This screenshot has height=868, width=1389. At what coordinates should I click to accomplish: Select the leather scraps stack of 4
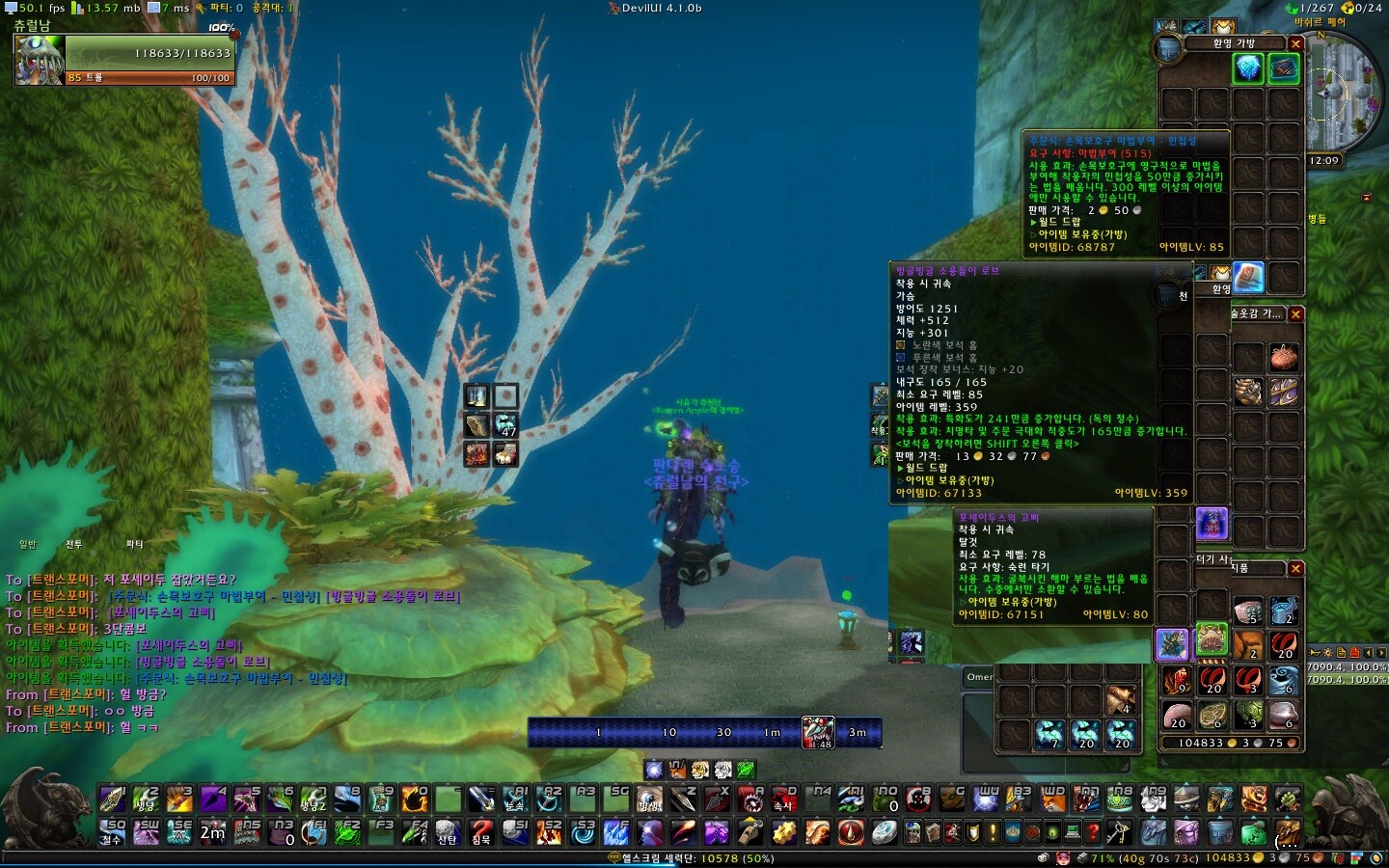click(1120, 699)
